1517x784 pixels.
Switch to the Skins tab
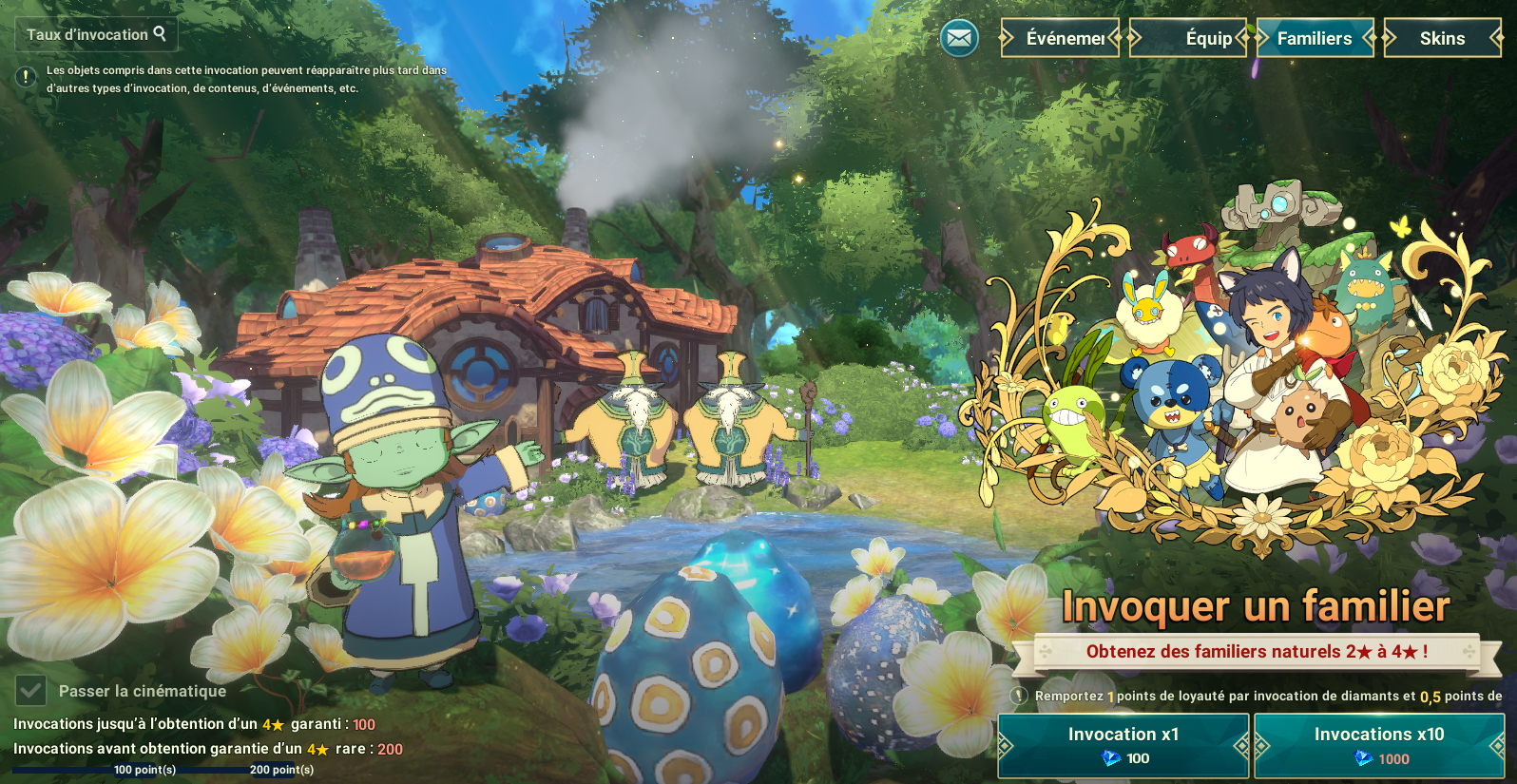(1443, 38)
